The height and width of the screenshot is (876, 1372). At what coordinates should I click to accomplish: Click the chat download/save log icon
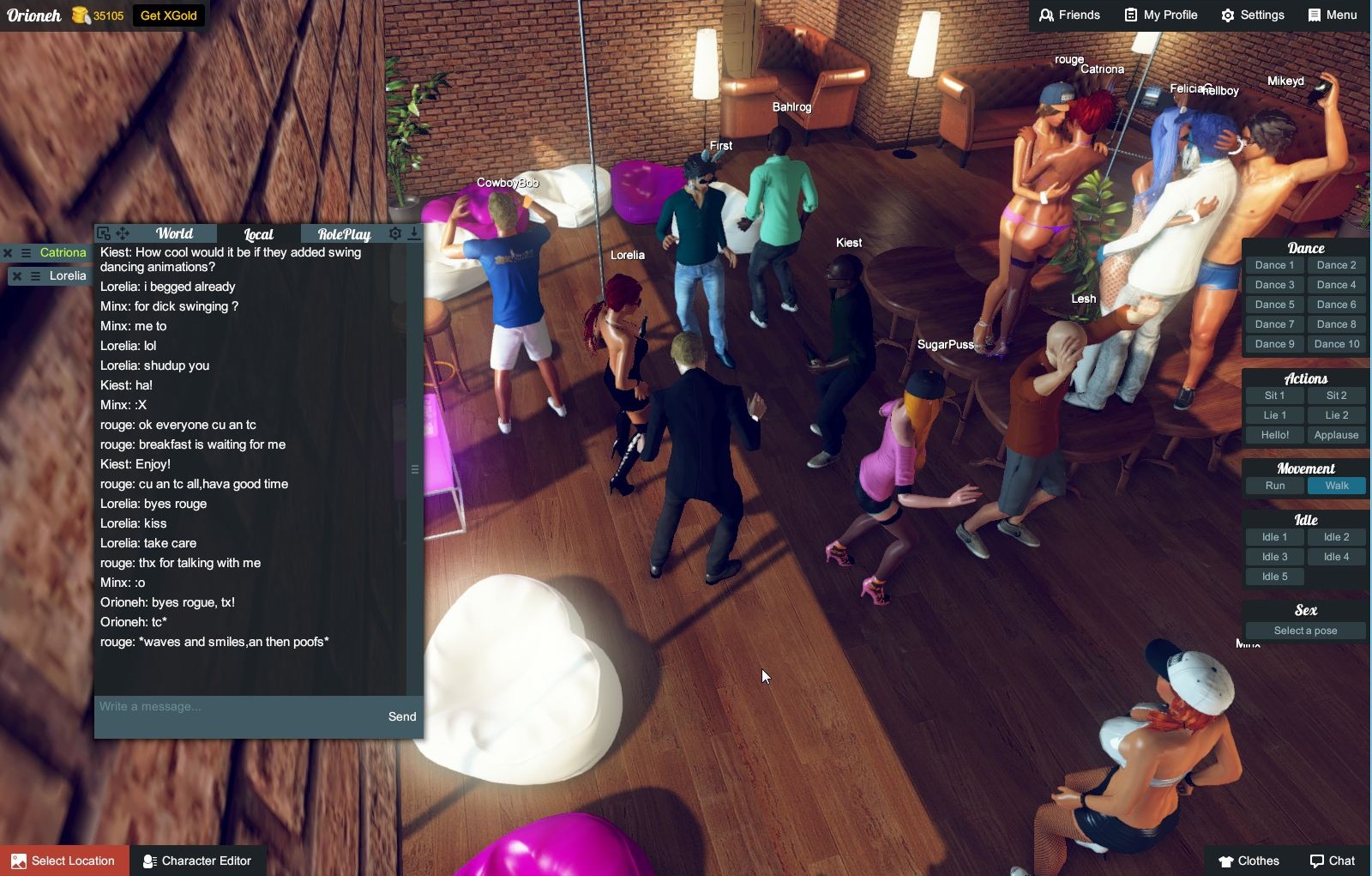(413, 232)
